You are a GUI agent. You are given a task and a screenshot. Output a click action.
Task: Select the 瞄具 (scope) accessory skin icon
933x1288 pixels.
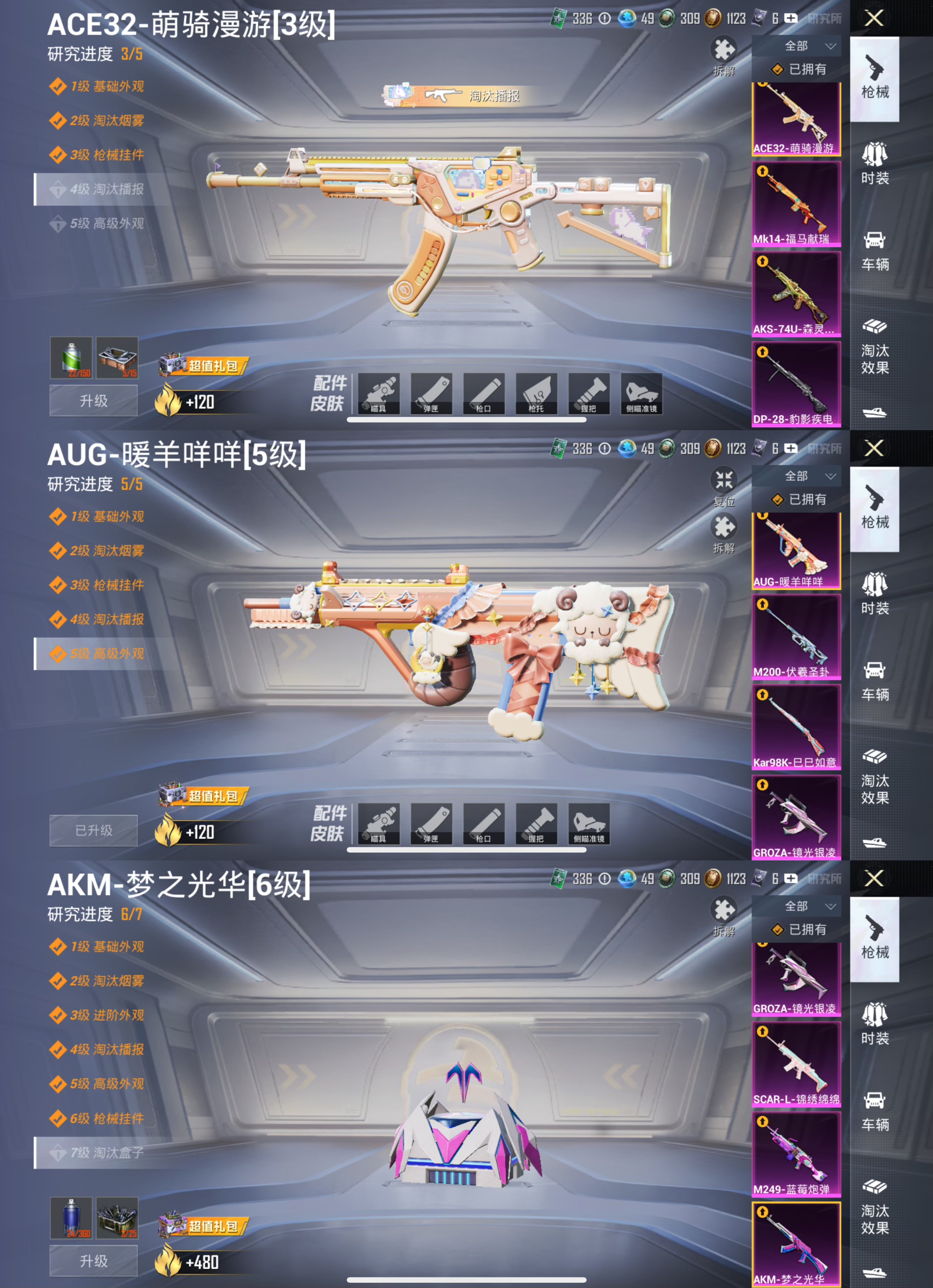379,395
